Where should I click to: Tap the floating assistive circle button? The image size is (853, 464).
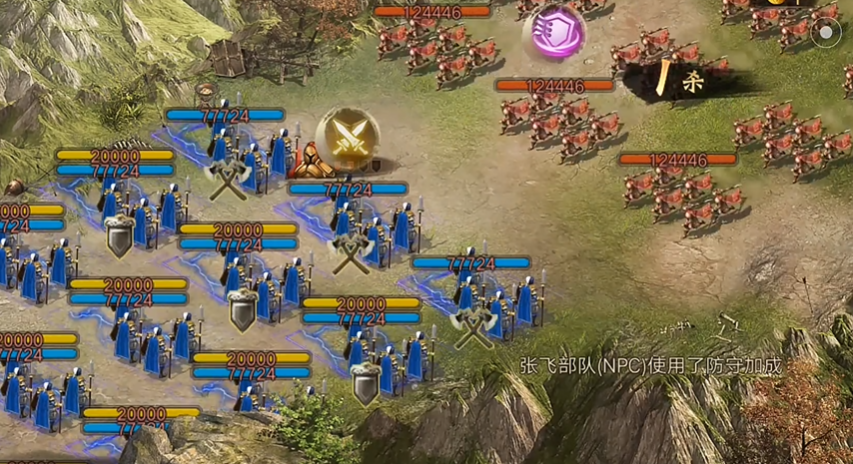tap(825, 32)
